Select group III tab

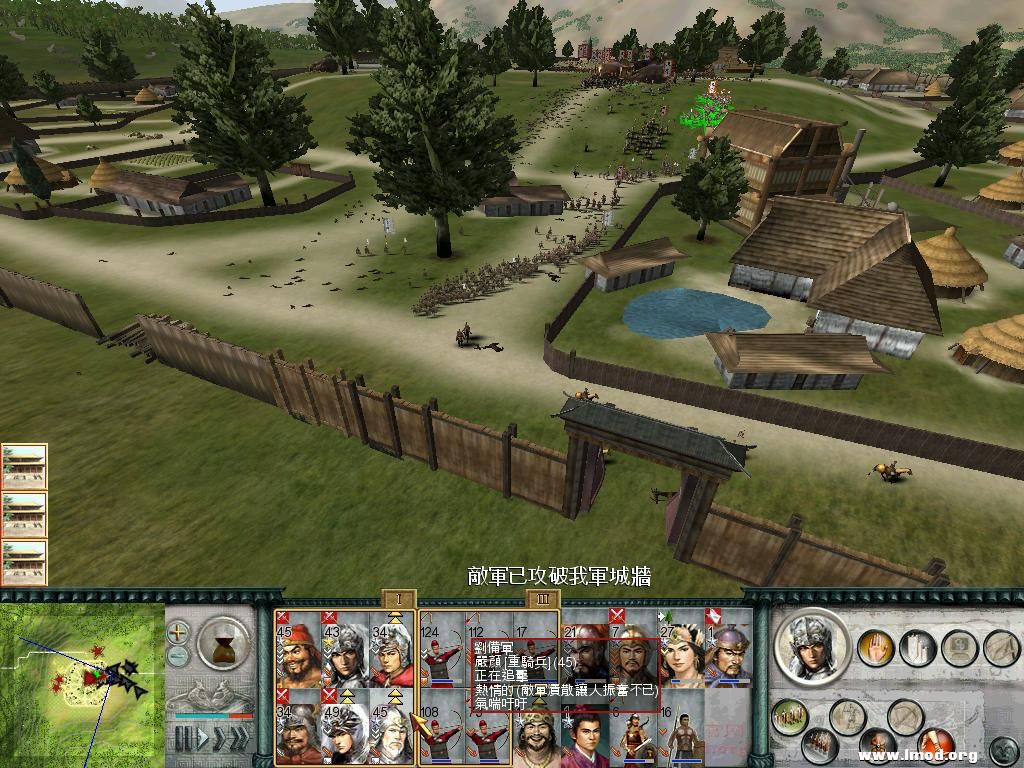[x=542, y=599]
